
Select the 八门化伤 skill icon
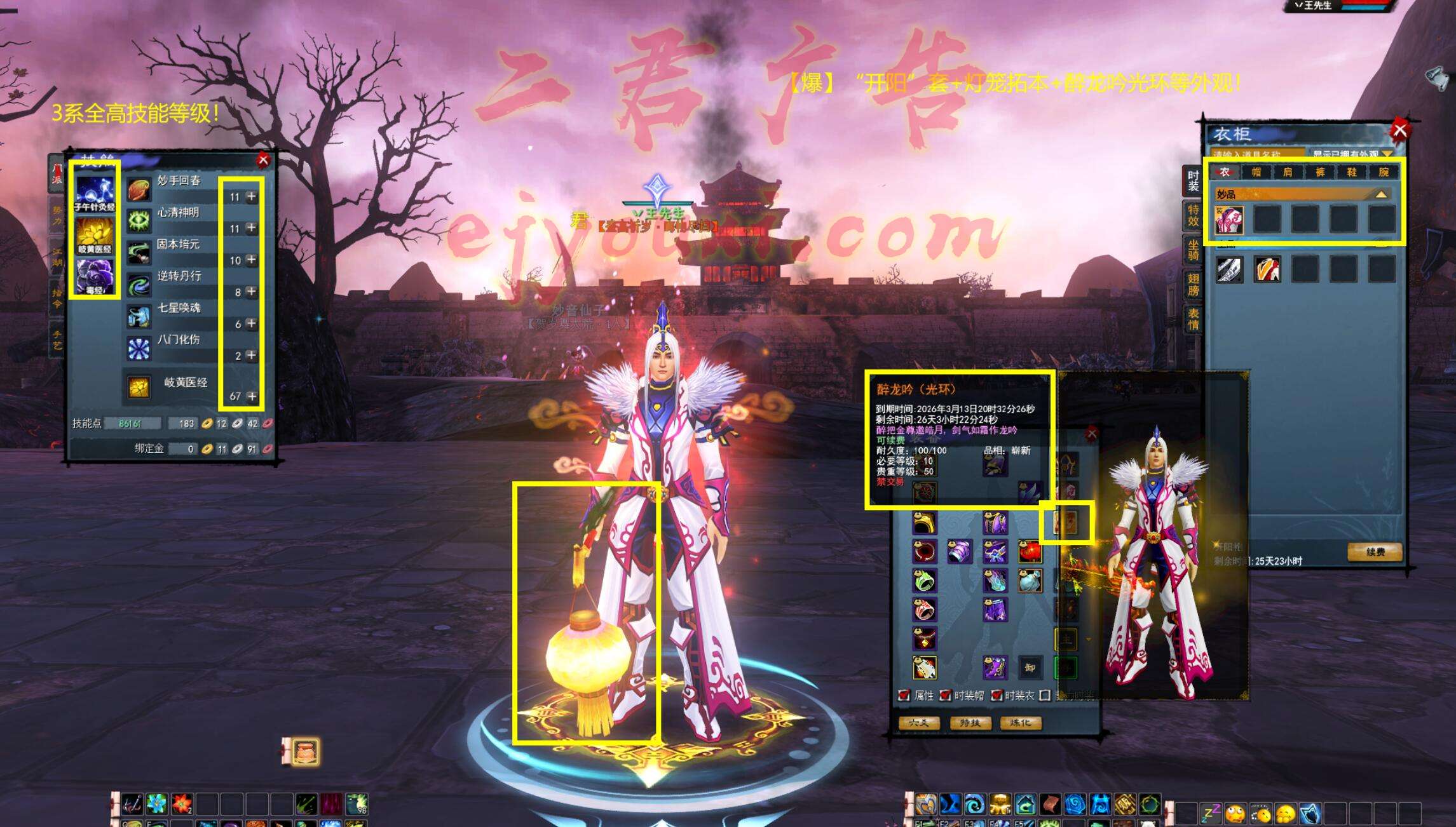(x=139, y=348)
